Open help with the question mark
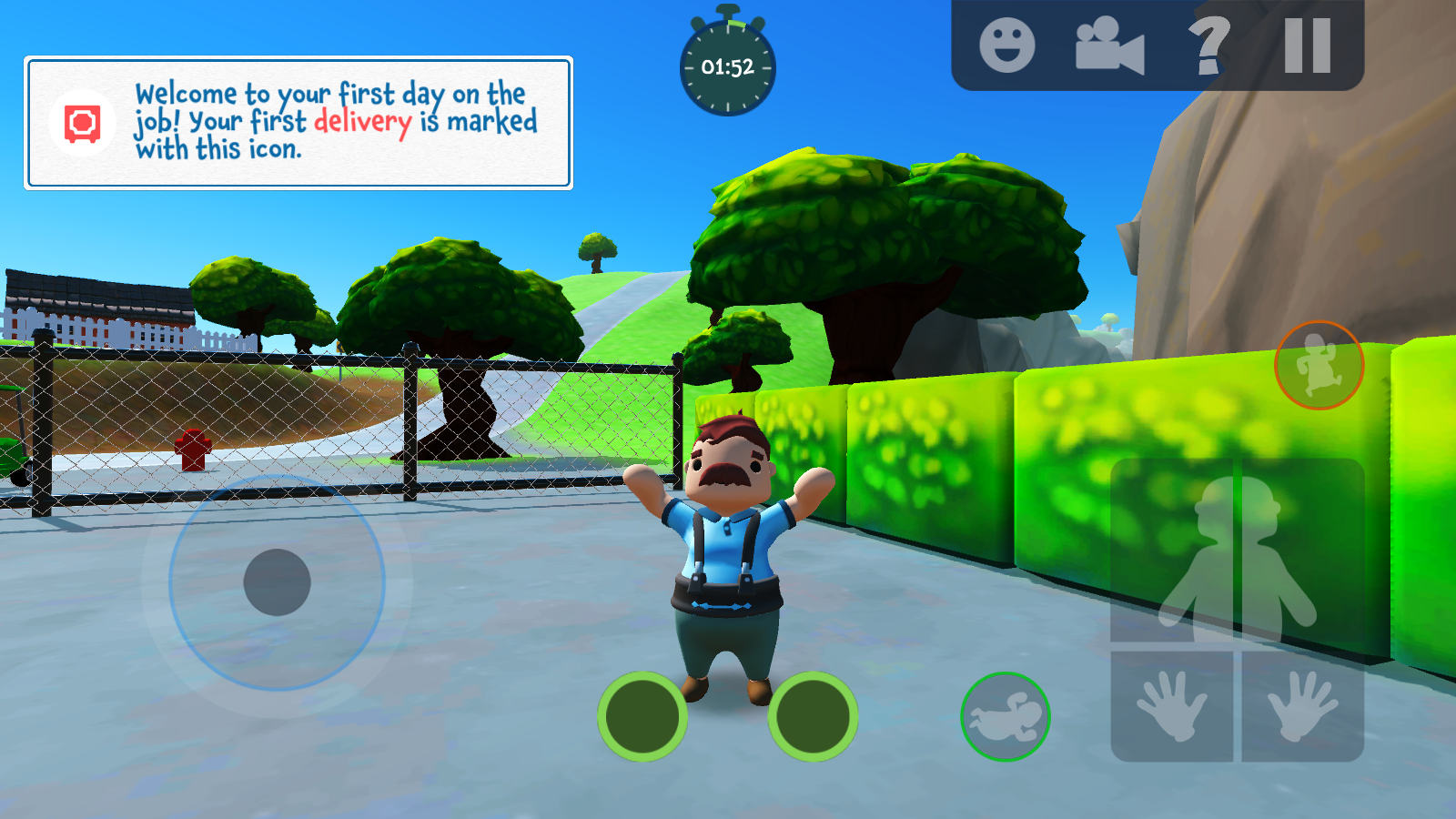The width and height of the screenshot is (1456, 819). click(1208, 45)
